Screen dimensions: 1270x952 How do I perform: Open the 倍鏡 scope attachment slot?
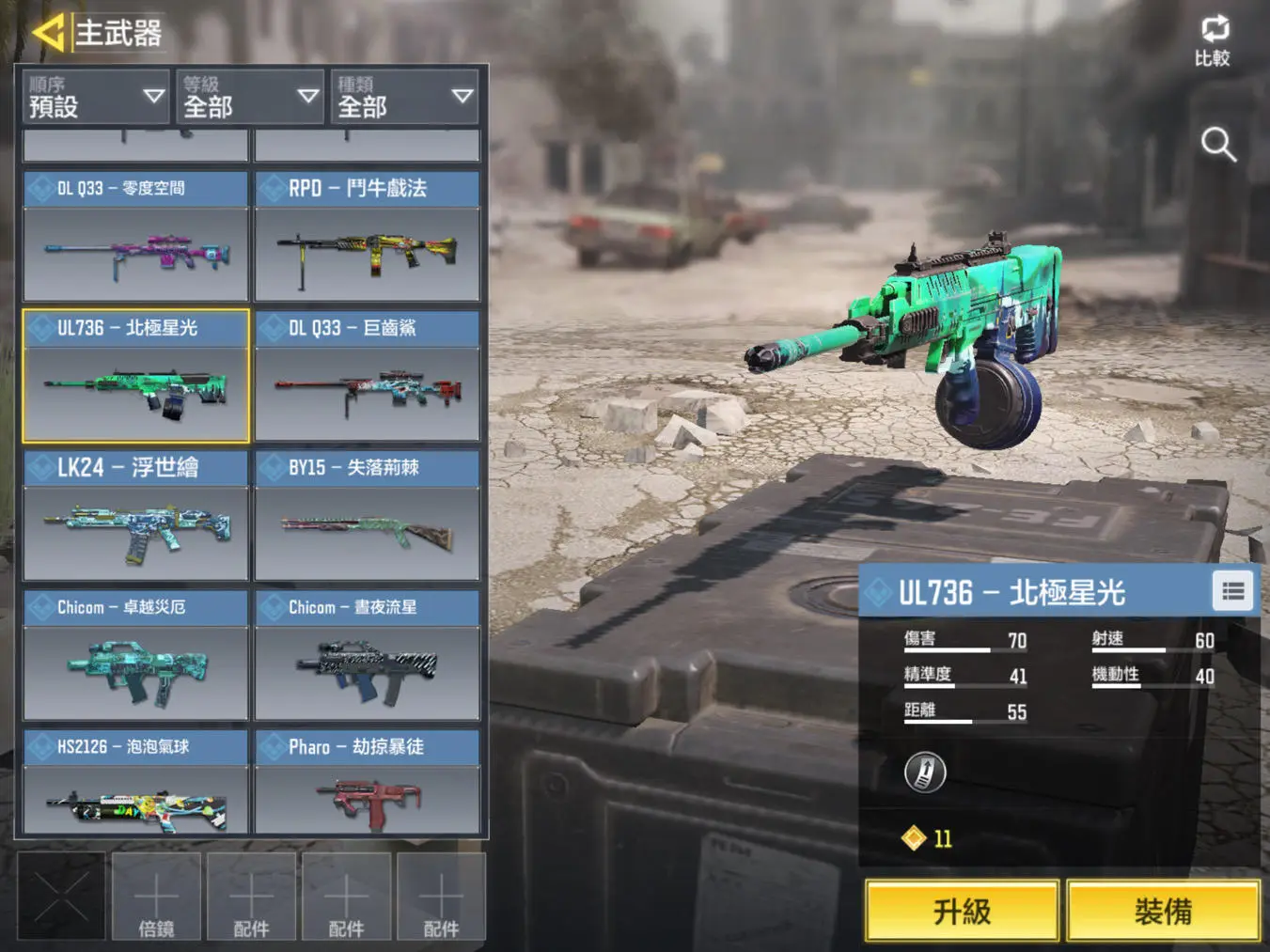point(156,897)
